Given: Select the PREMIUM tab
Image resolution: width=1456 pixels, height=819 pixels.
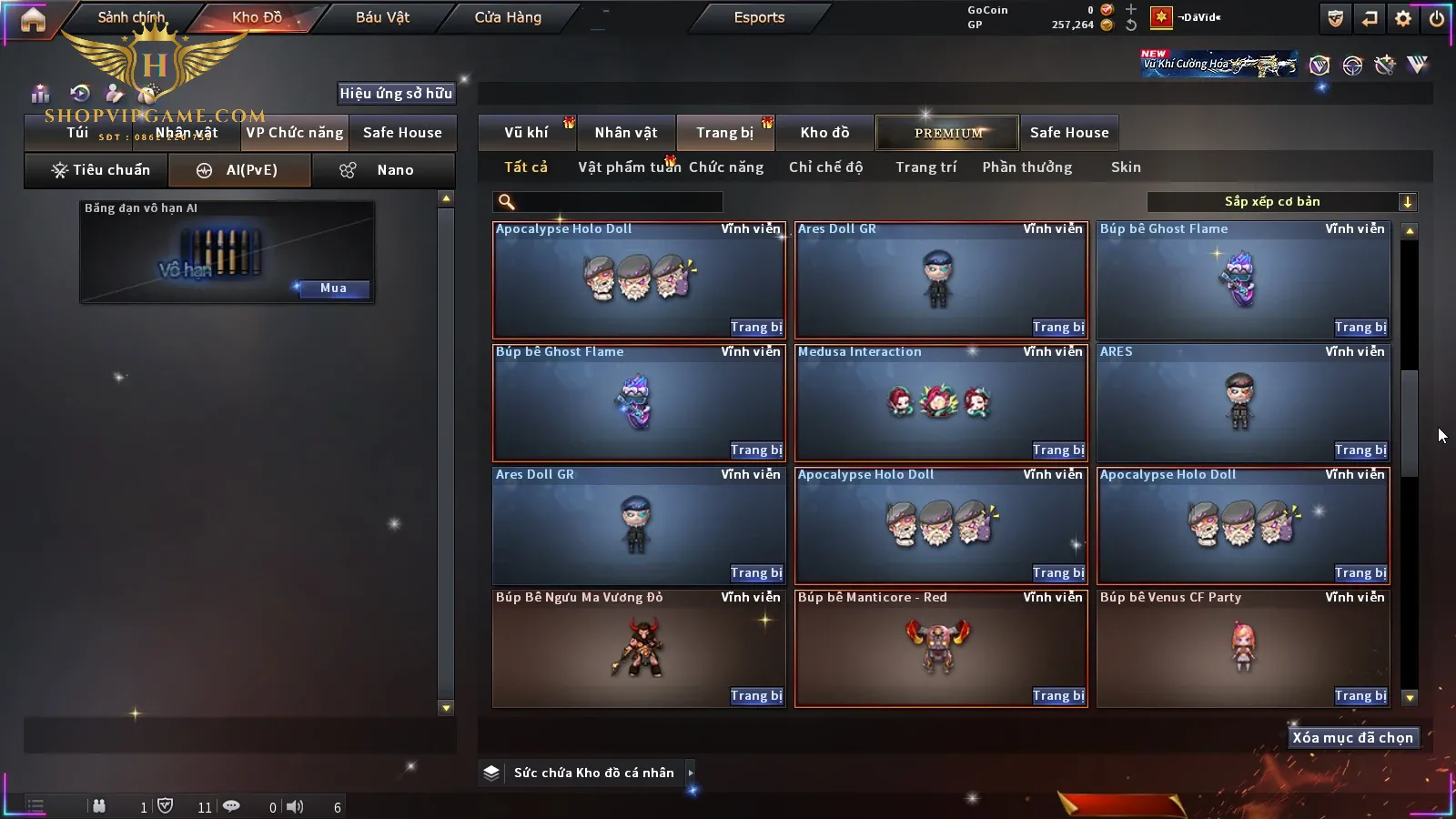Looking at the screenshot, I should tap(947, 133).
